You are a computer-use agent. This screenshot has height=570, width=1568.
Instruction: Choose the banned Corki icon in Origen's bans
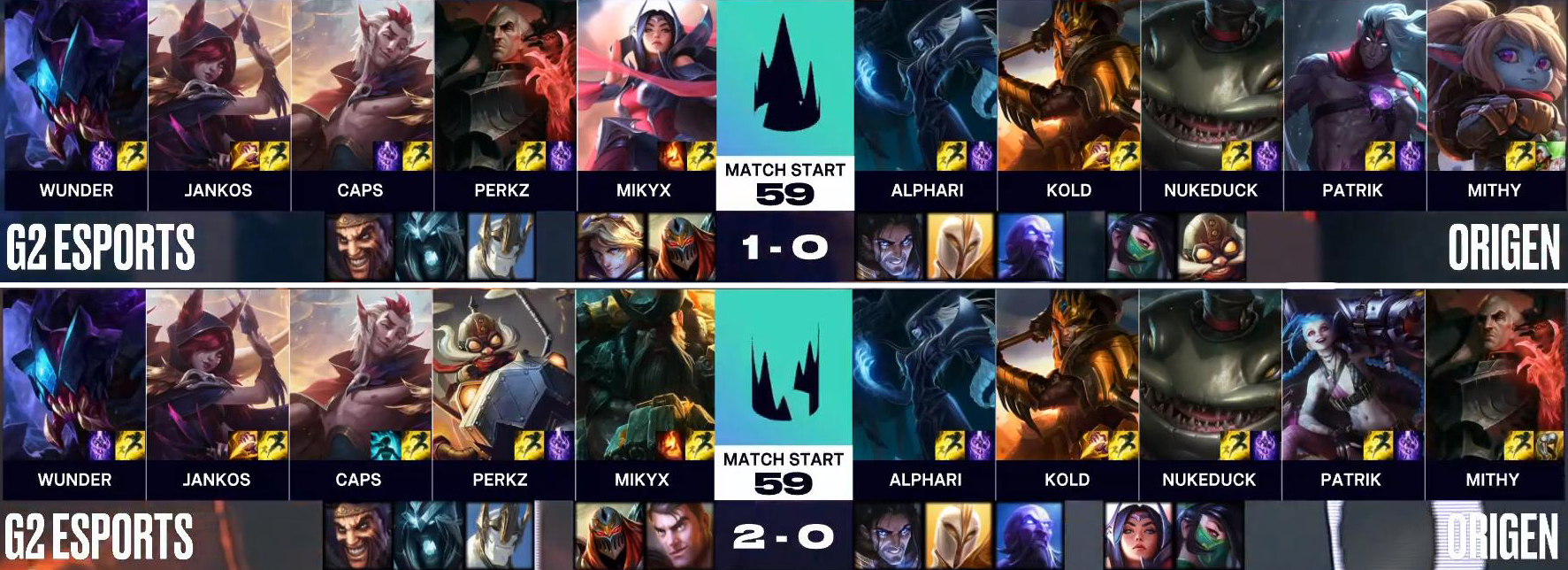click(1212, 247)
